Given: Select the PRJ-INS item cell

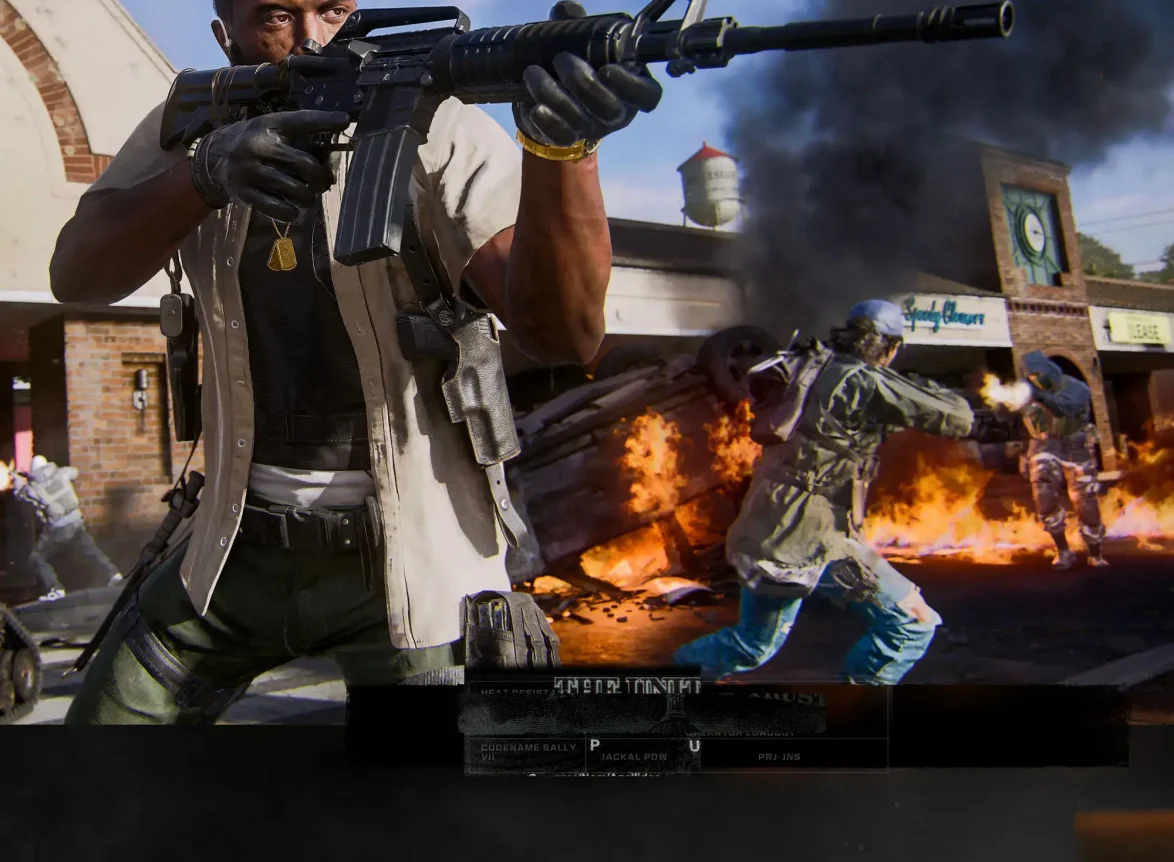Looking at the screenshot, I should tap(780, 756).
